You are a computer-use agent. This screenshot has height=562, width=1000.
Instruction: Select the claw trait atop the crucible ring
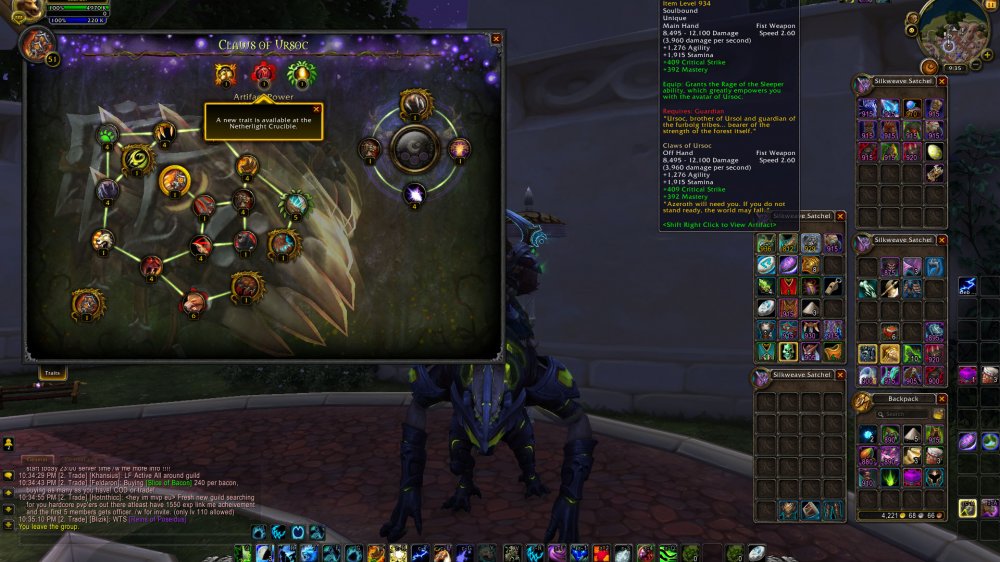(x=414, y=103)
